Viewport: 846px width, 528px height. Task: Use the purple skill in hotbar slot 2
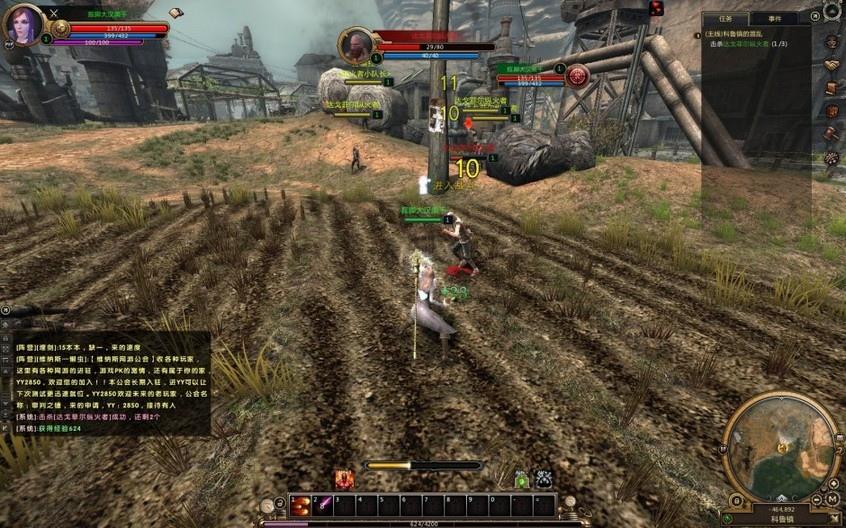[x=324, y=505]
